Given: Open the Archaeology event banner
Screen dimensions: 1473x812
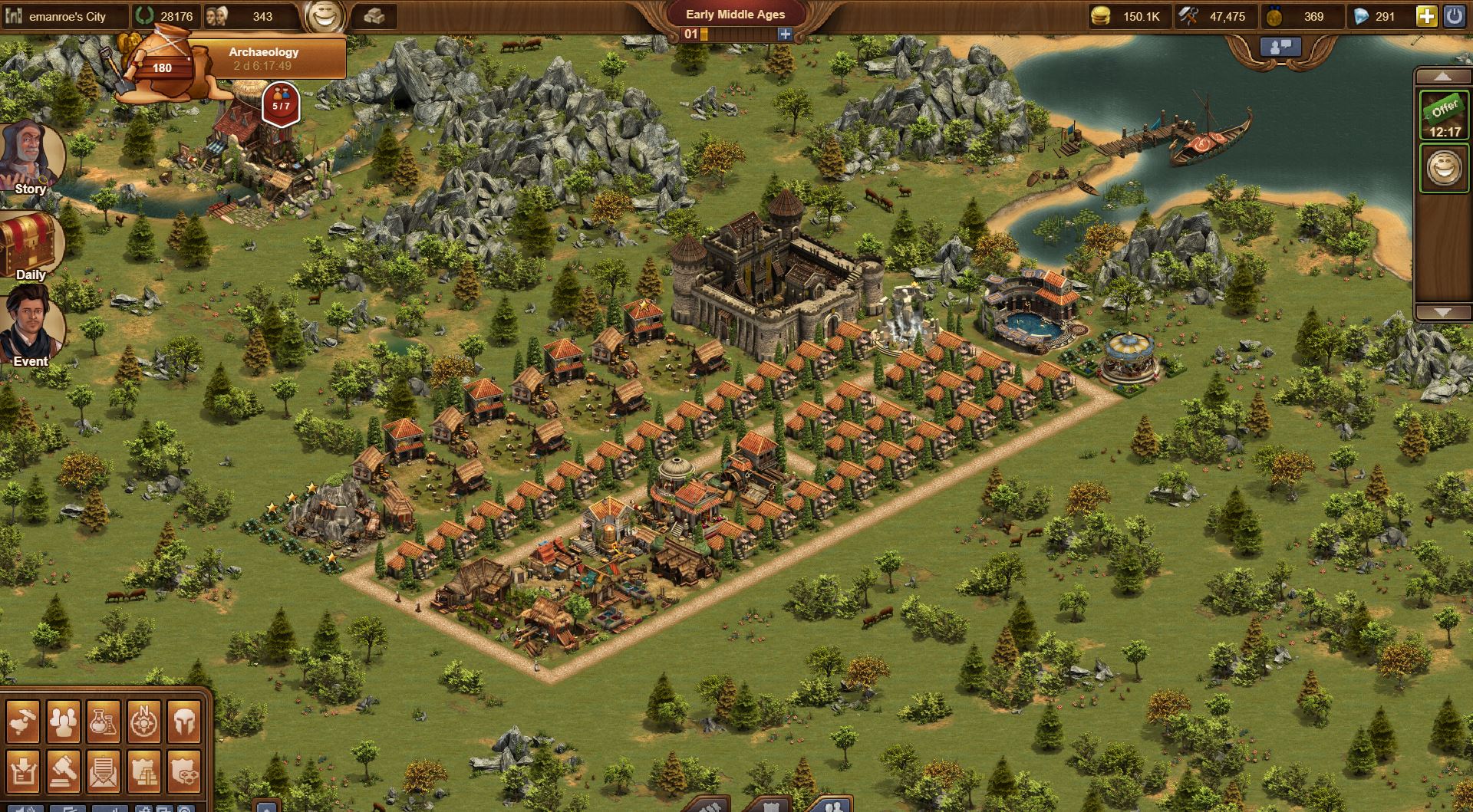Looking at the screenshot, I should coord(262,58).
